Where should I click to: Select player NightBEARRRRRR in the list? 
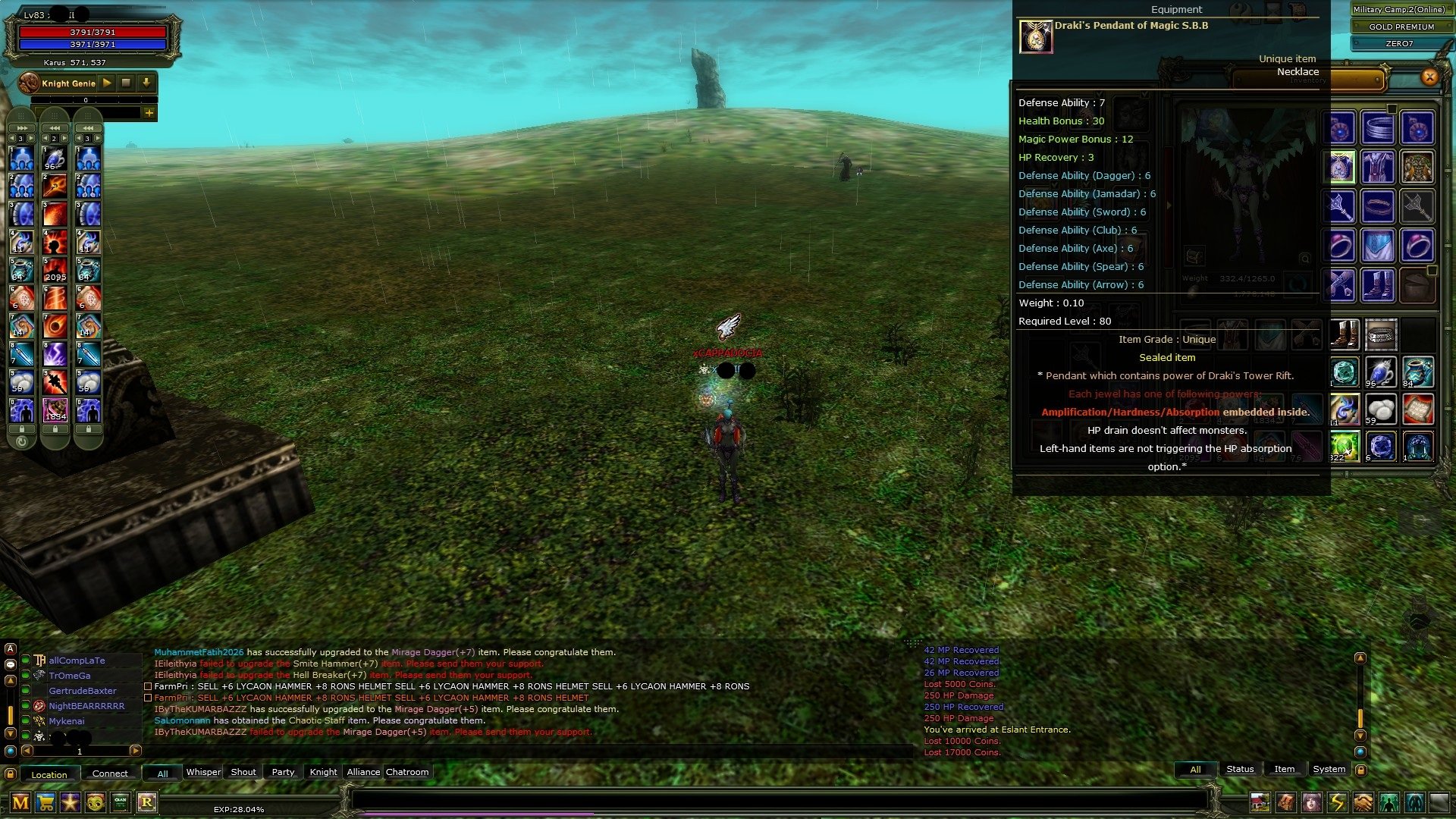[x=86, y=706]
